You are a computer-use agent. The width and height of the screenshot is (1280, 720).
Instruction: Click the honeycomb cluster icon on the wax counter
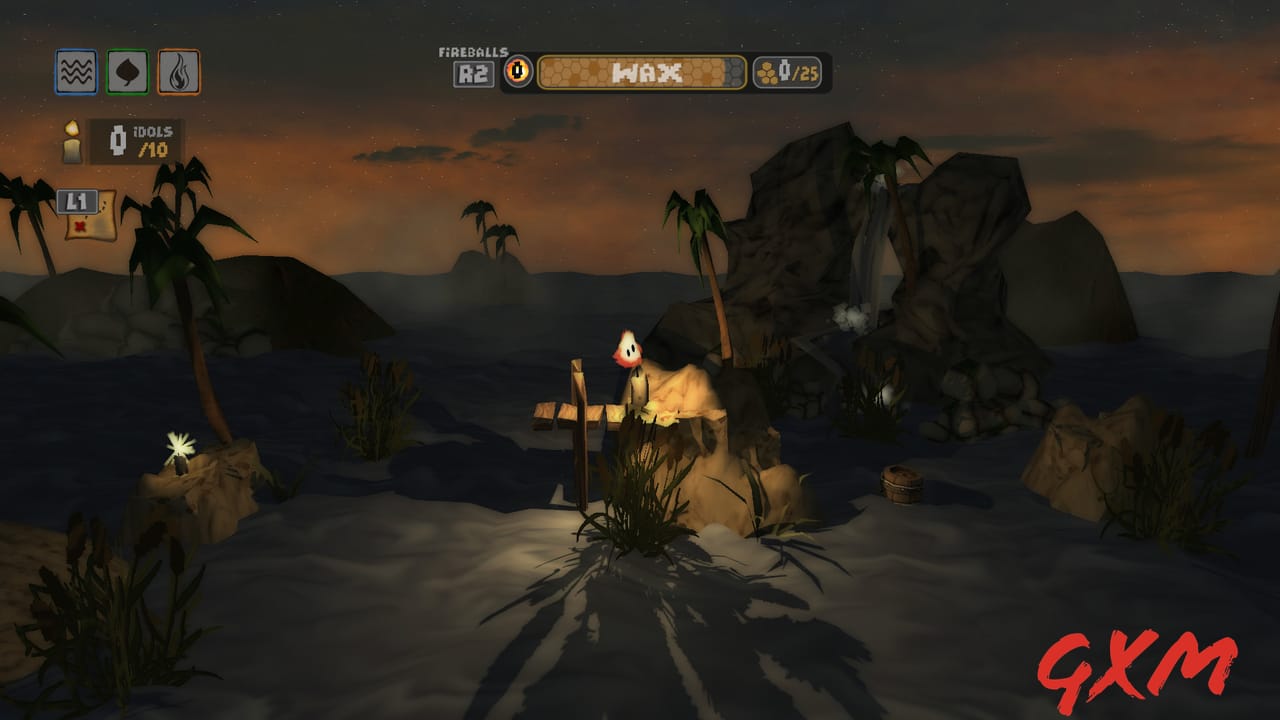click(x=766, y=70)
